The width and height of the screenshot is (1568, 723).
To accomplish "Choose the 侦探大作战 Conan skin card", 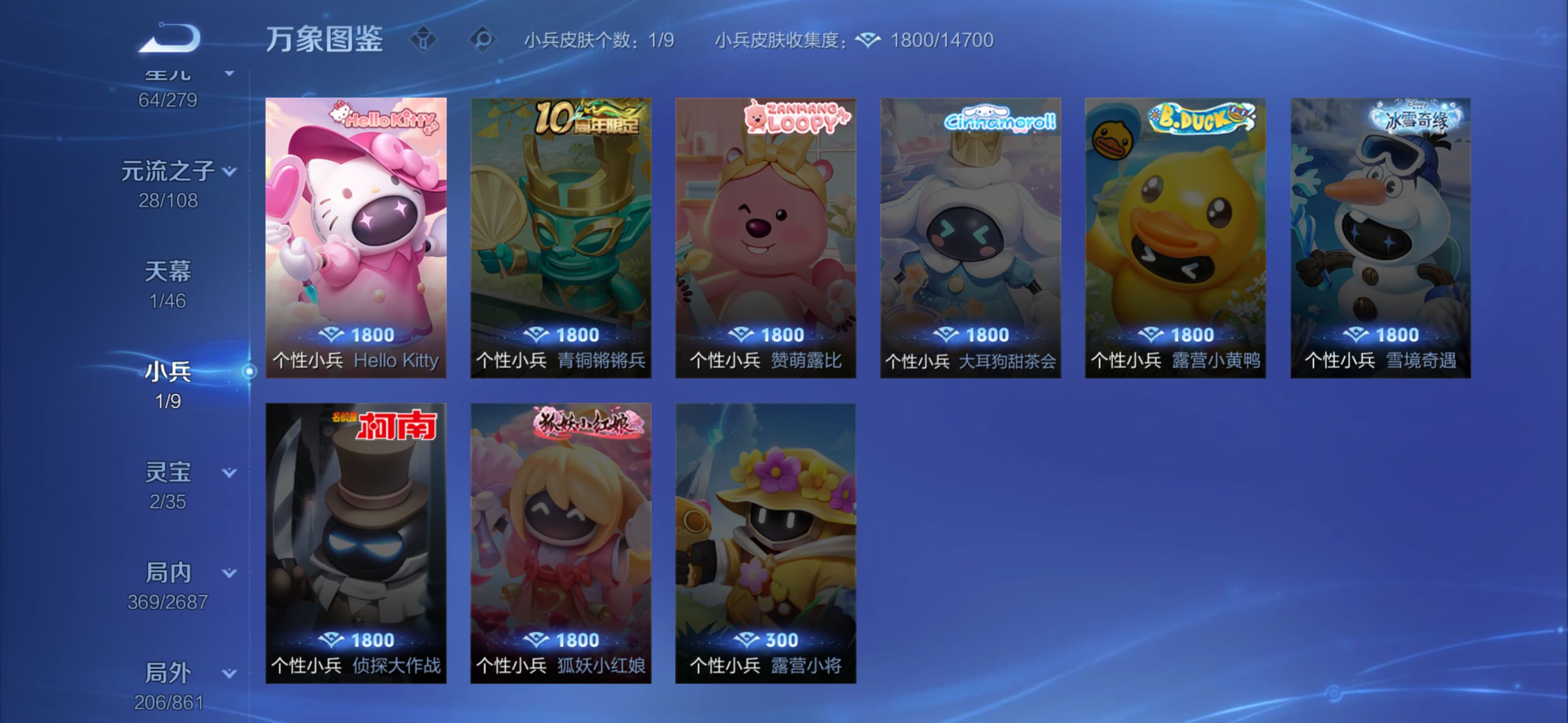I will point(356,543).
